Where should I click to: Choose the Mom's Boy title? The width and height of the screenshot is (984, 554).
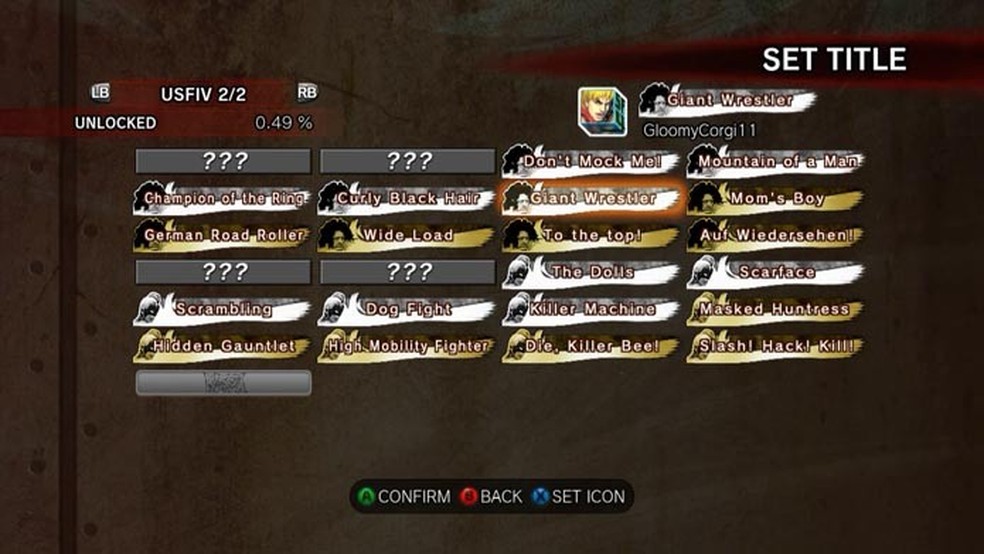point(776,198)
